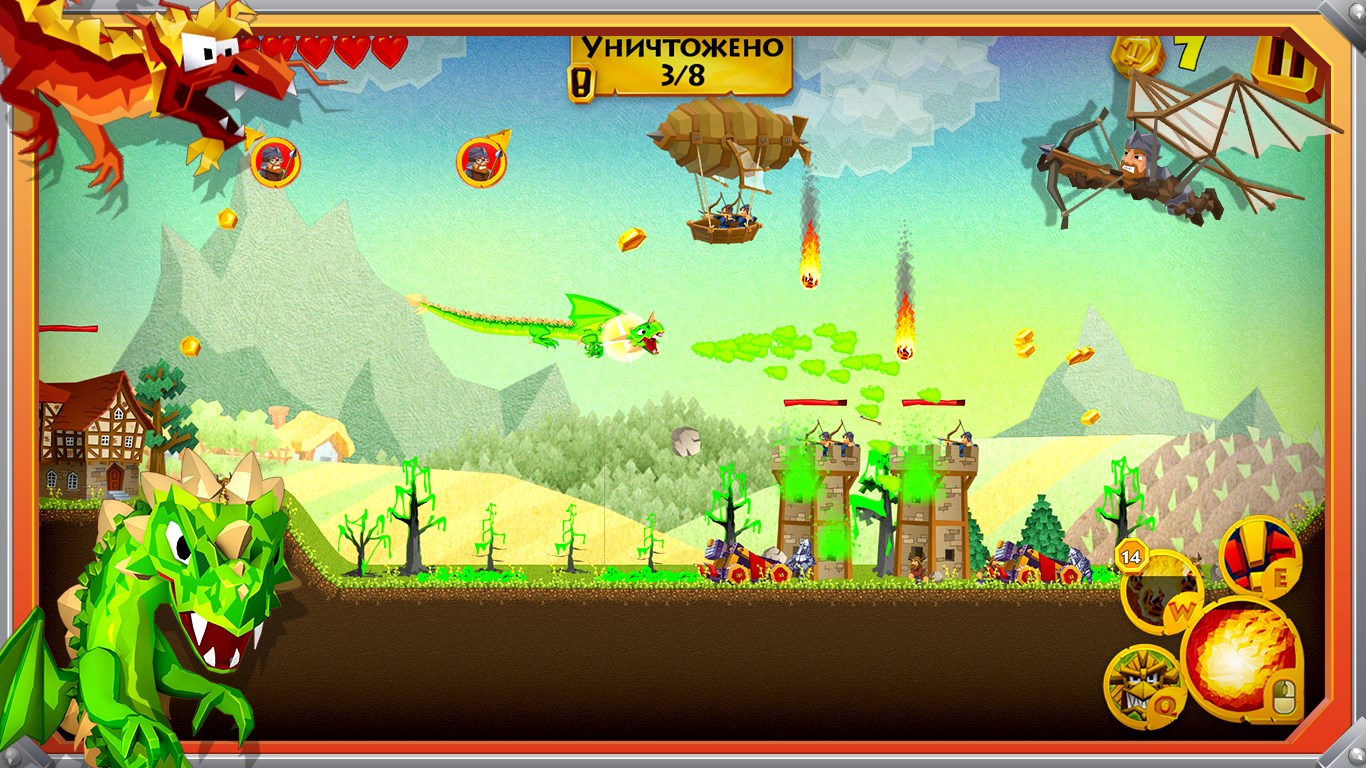Viewport: 1366px width, 768px height.
Task: Open the objective exclamation mark icon
Action: coord(579,84)
